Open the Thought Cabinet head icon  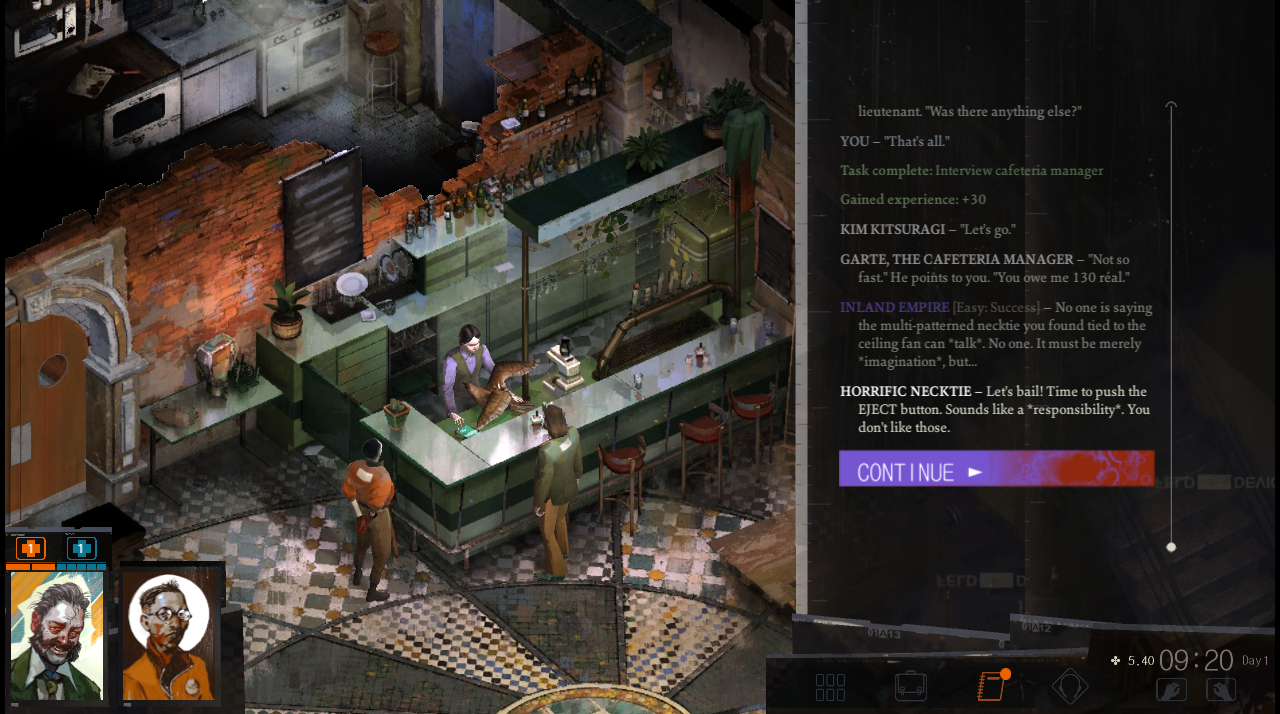point(1070,687)
